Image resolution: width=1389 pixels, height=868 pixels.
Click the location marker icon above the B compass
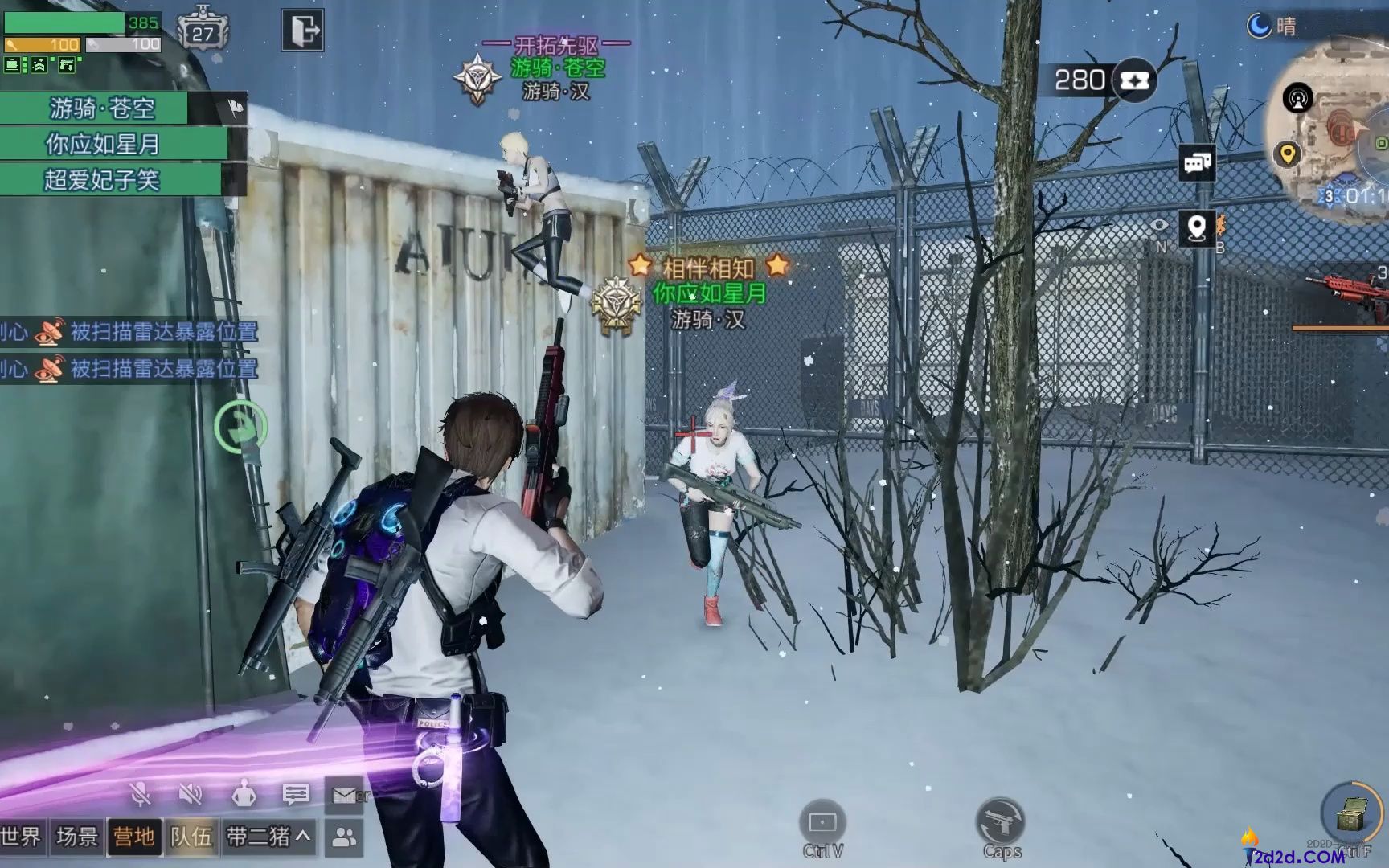[1198, 229]
